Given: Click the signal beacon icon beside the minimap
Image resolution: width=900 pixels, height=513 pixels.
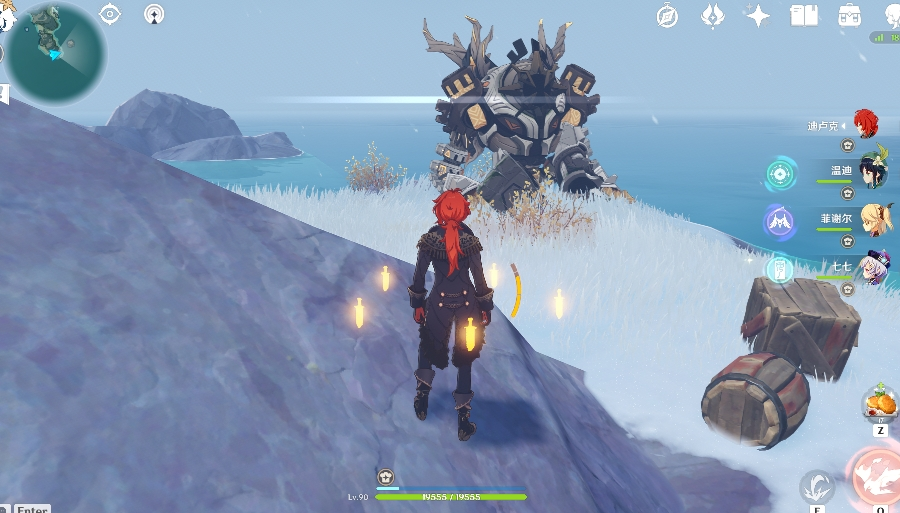Looking at the screenshot, I should [154, 14].
